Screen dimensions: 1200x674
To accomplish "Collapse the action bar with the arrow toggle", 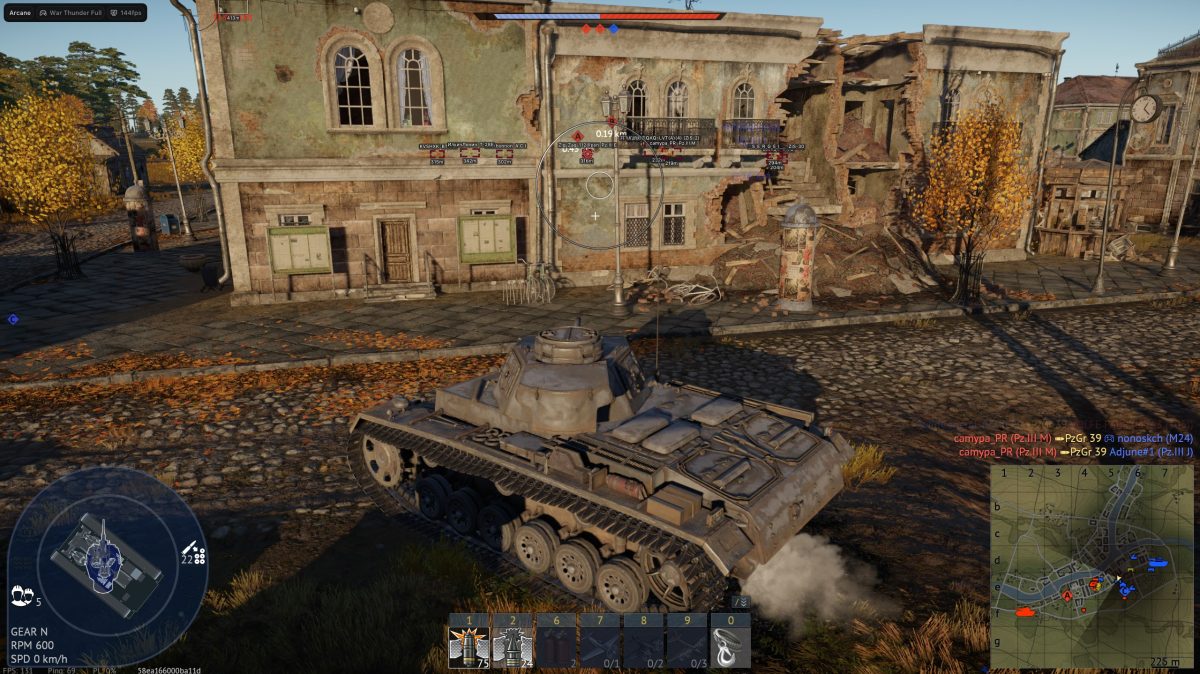I will [x=740, y=602].
